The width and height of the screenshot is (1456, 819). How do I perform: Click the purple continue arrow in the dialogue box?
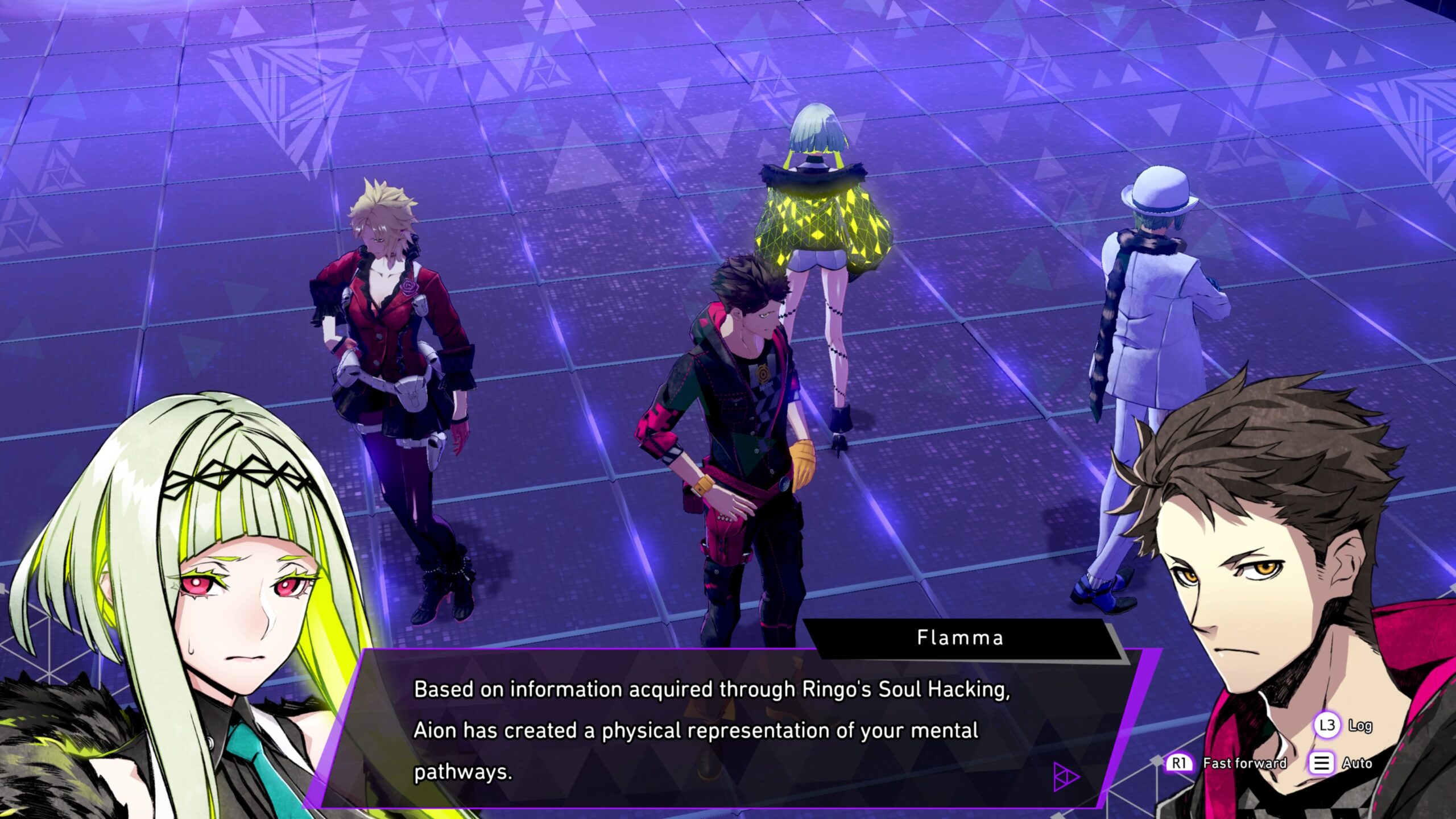tap(1065, 776)
